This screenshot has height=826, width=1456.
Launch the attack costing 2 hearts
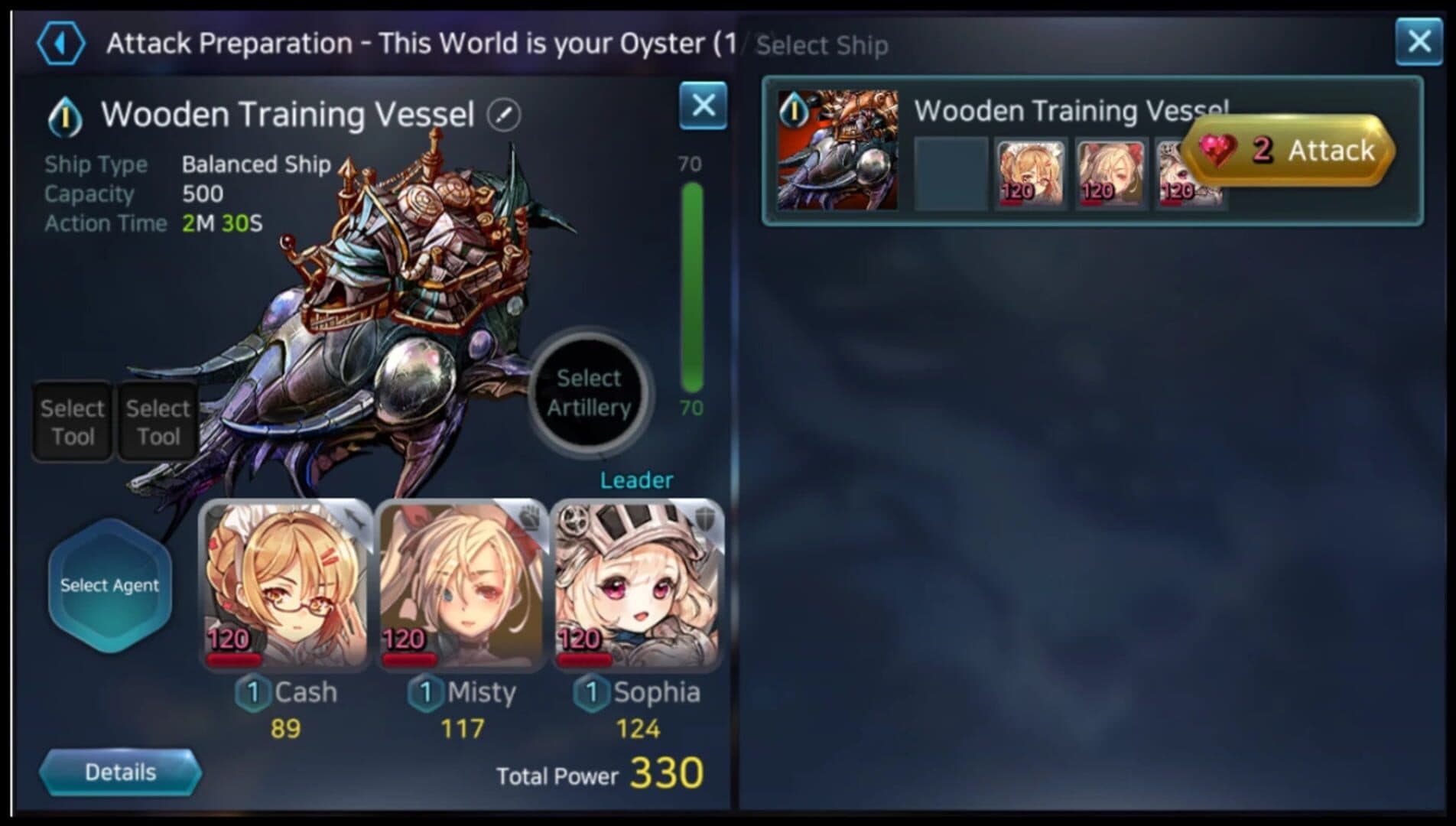coord(1289,151)
